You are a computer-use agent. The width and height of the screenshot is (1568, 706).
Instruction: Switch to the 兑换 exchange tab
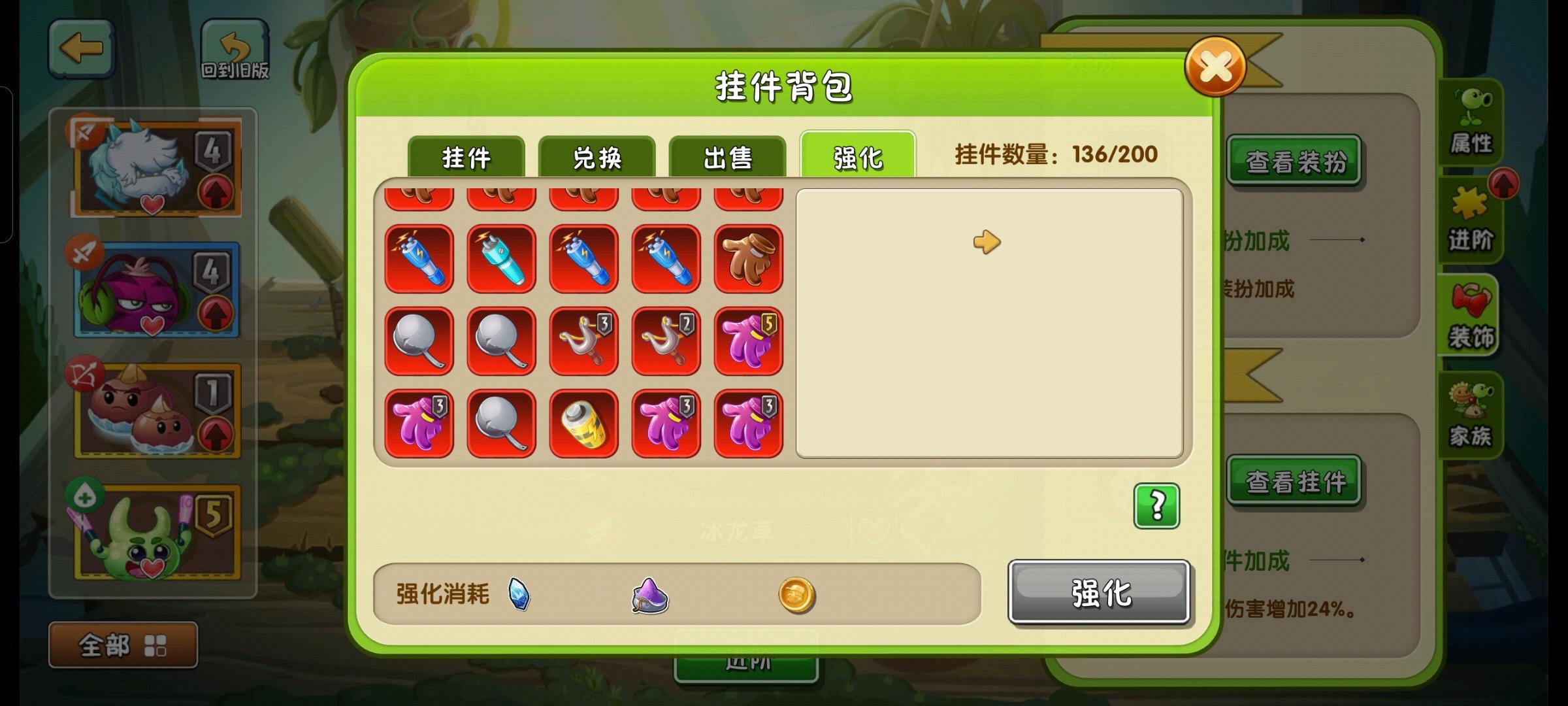click(x=598, y=157)
